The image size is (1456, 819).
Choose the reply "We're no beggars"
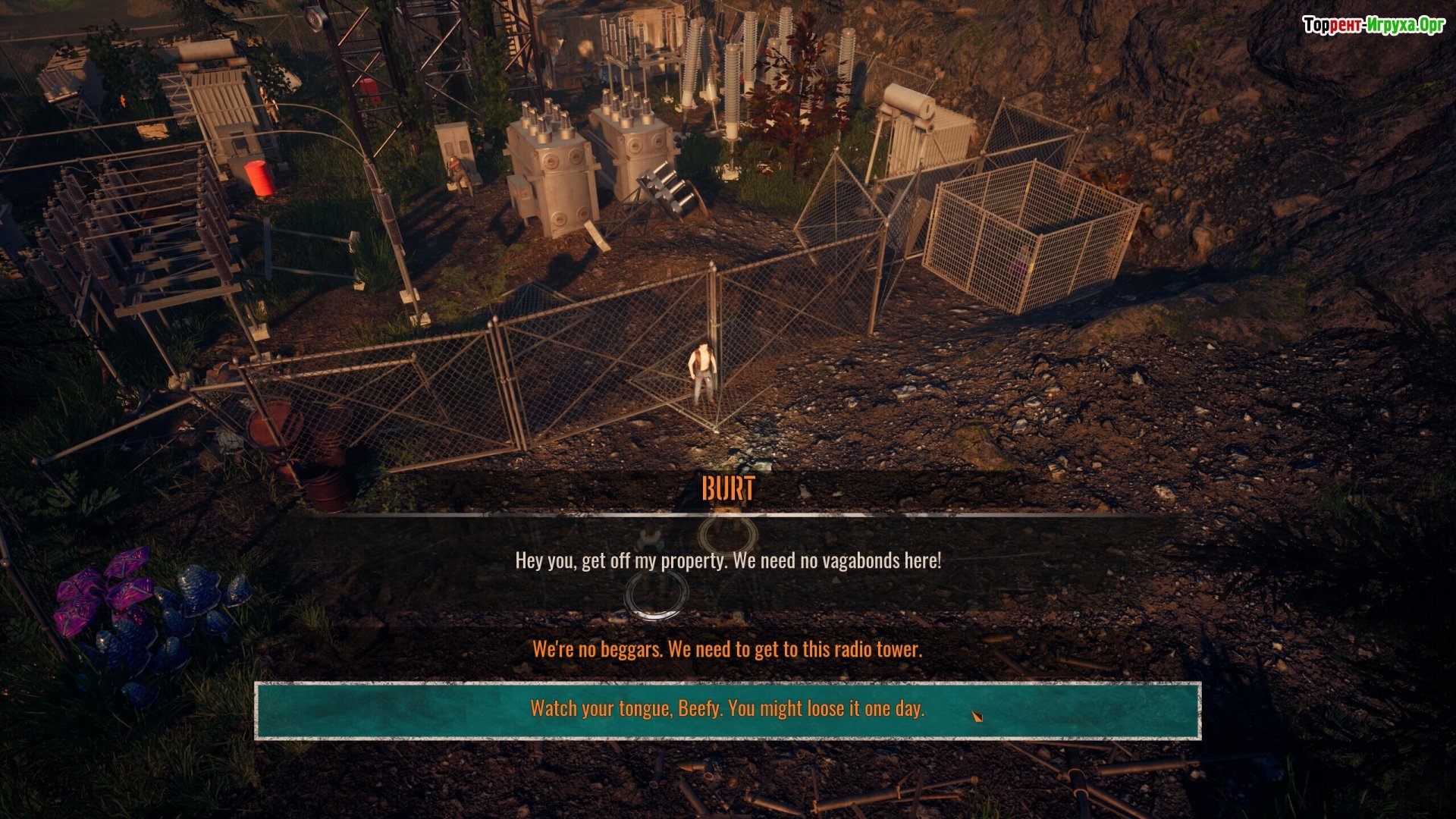point(727,649)
